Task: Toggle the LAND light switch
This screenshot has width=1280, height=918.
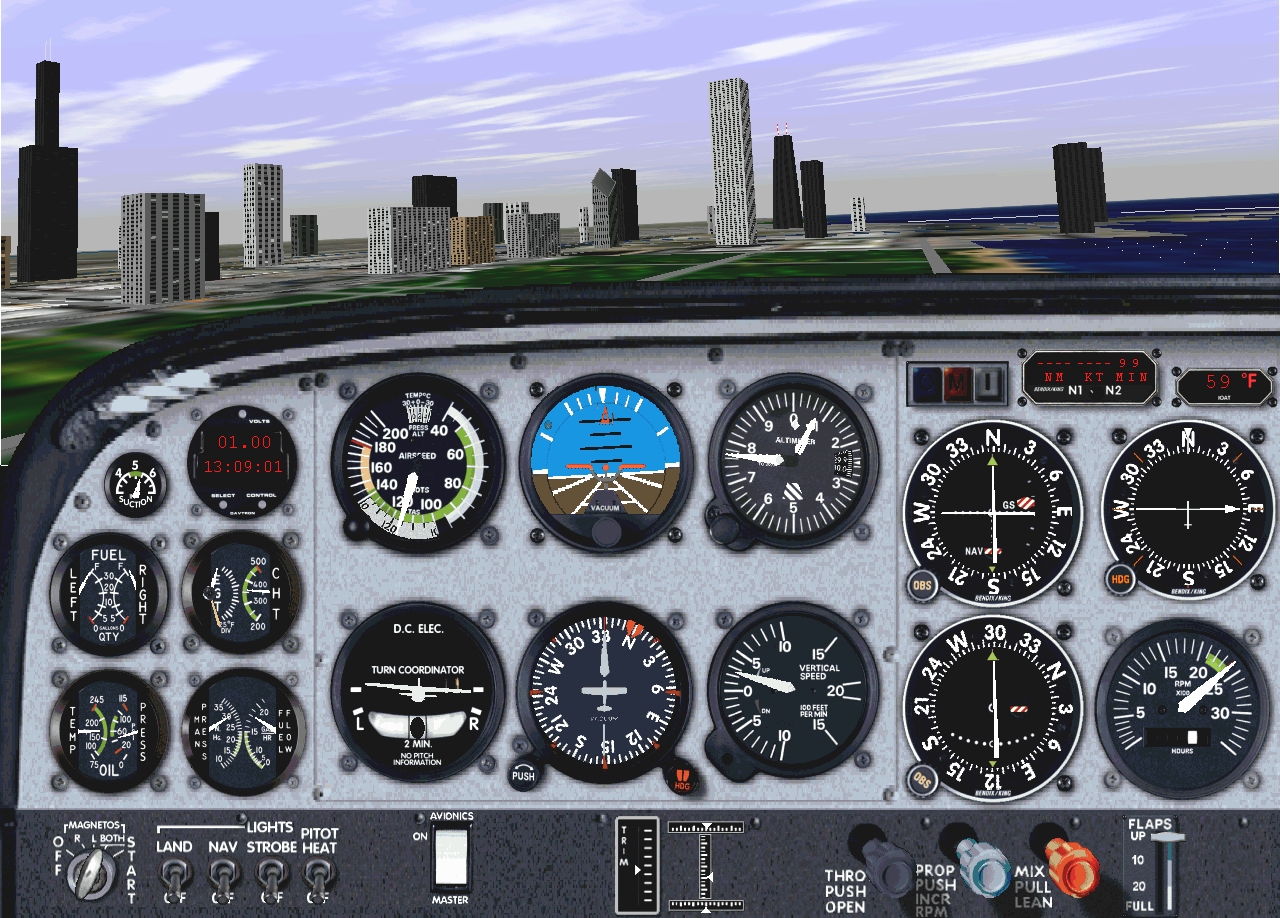Action: 175,877
